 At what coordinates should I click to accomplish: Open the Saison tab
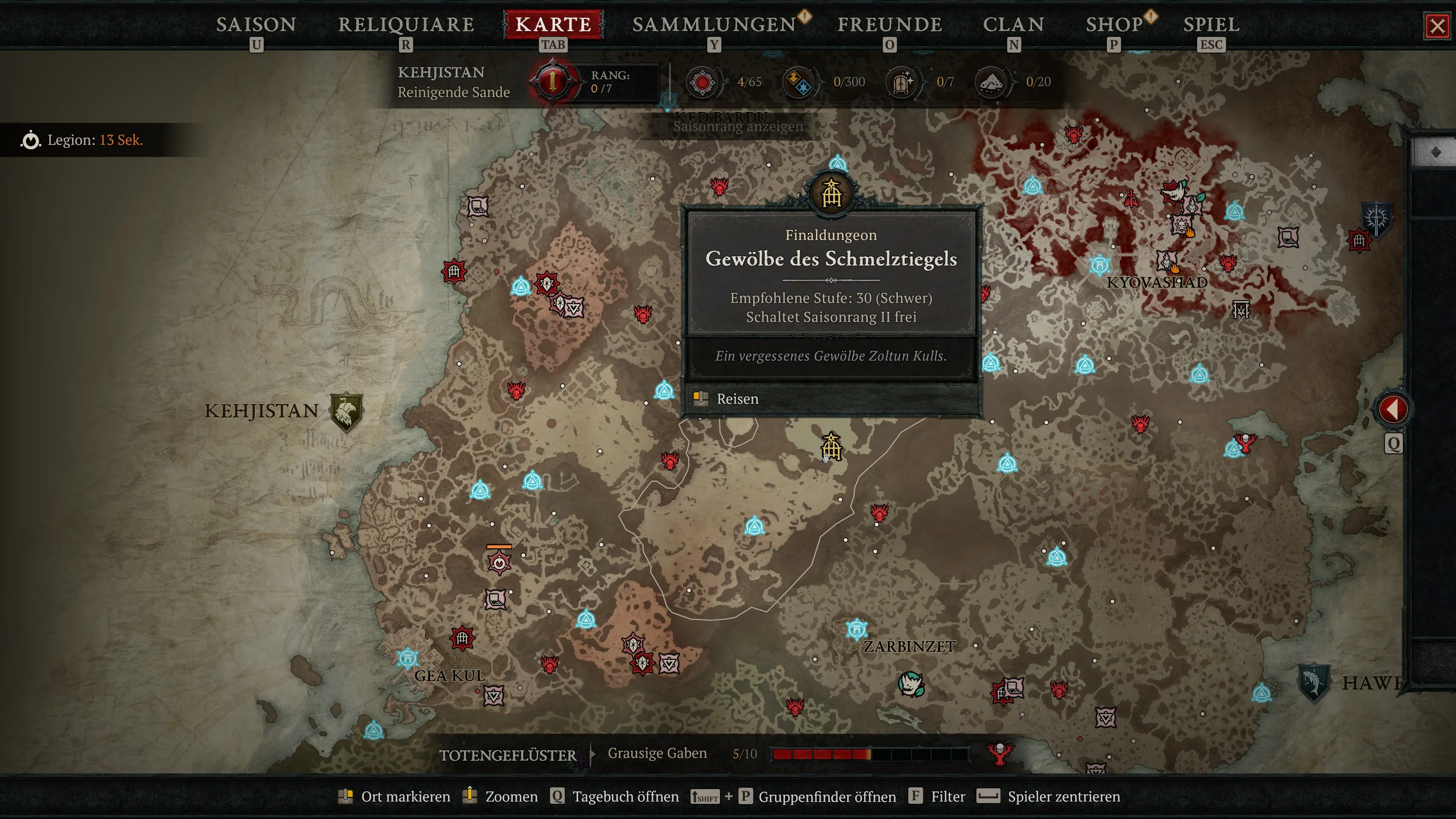point(256,24)
